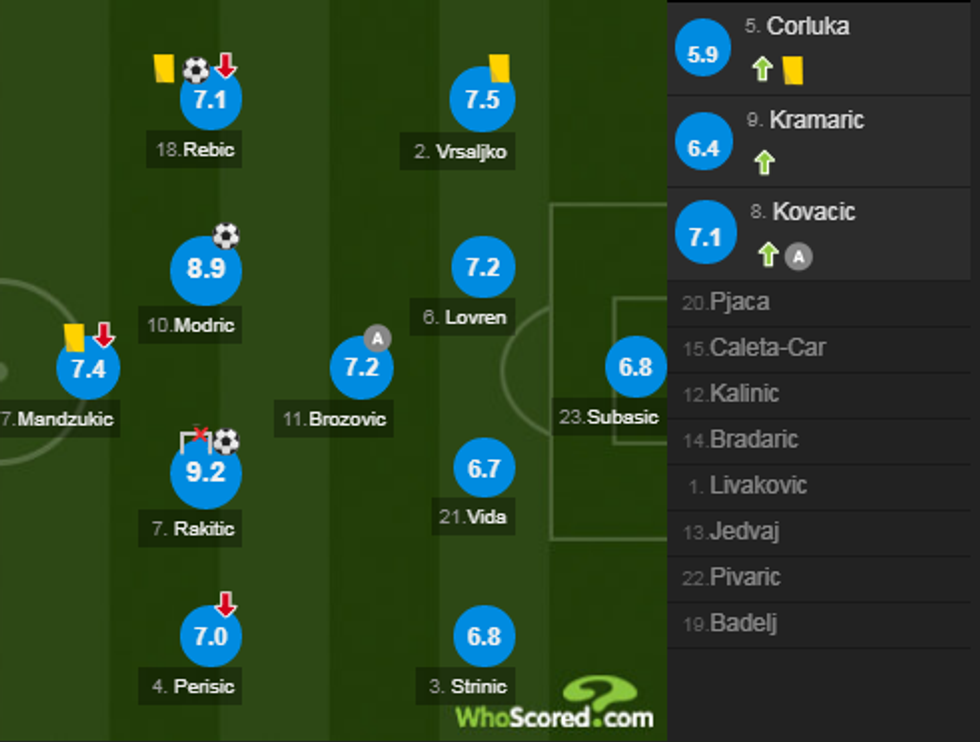Choose Perisic's 7.0 rating marker
The width and height of the screenshot is (980, 742).
pos(210,636)
